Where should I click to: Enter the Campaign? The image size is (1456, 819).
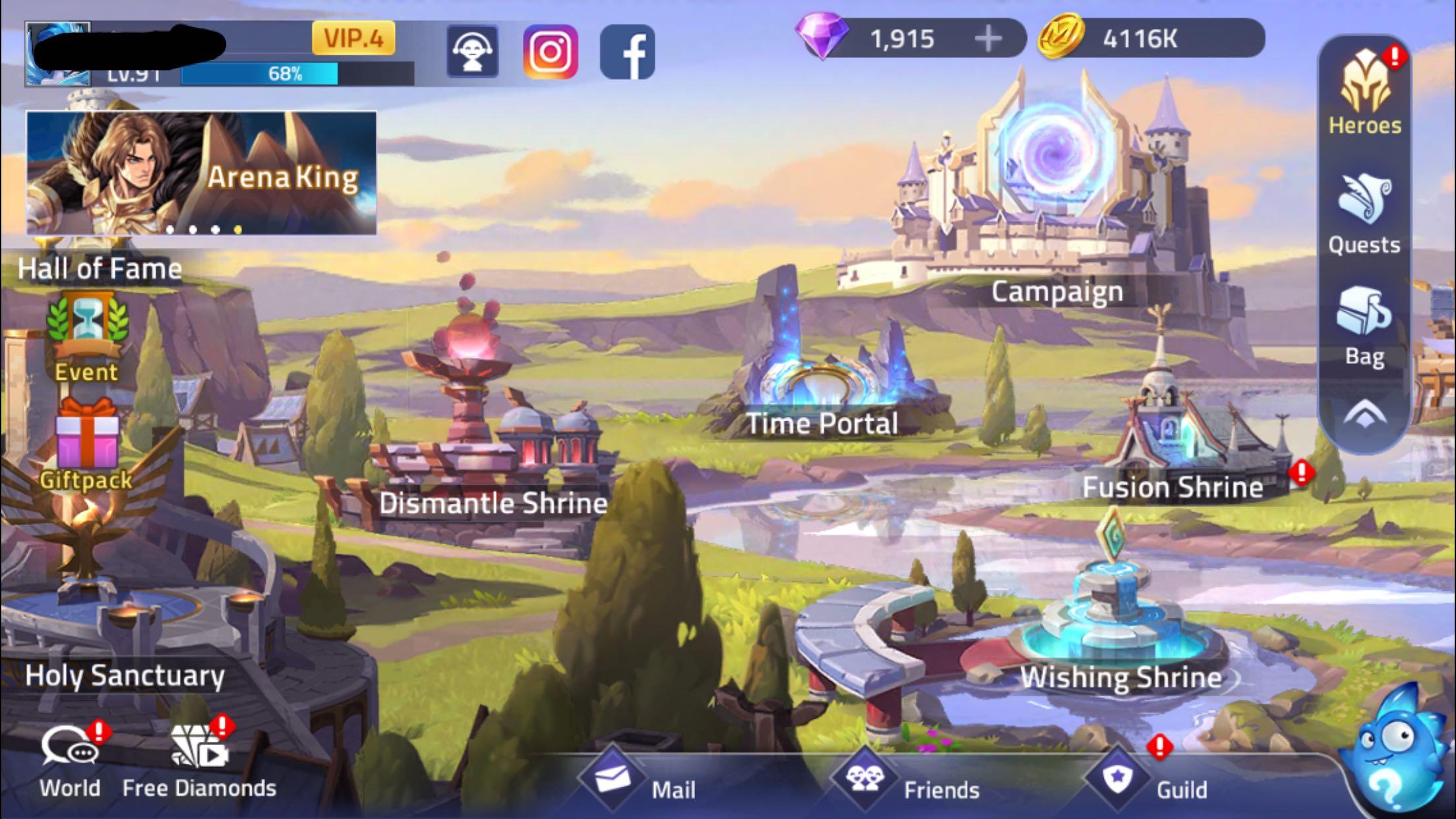(1056, 198)
